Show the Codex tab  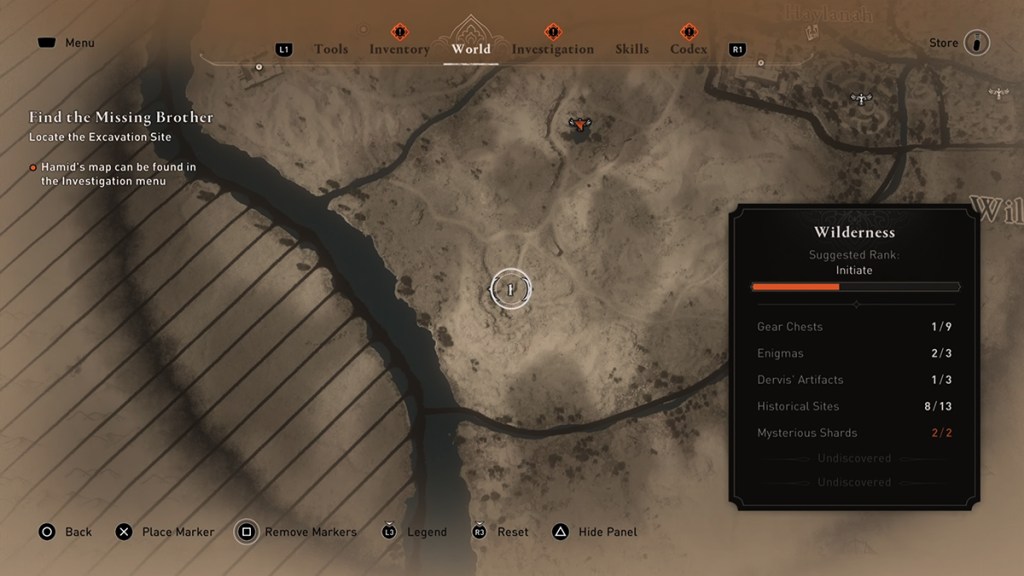[688, 49]
